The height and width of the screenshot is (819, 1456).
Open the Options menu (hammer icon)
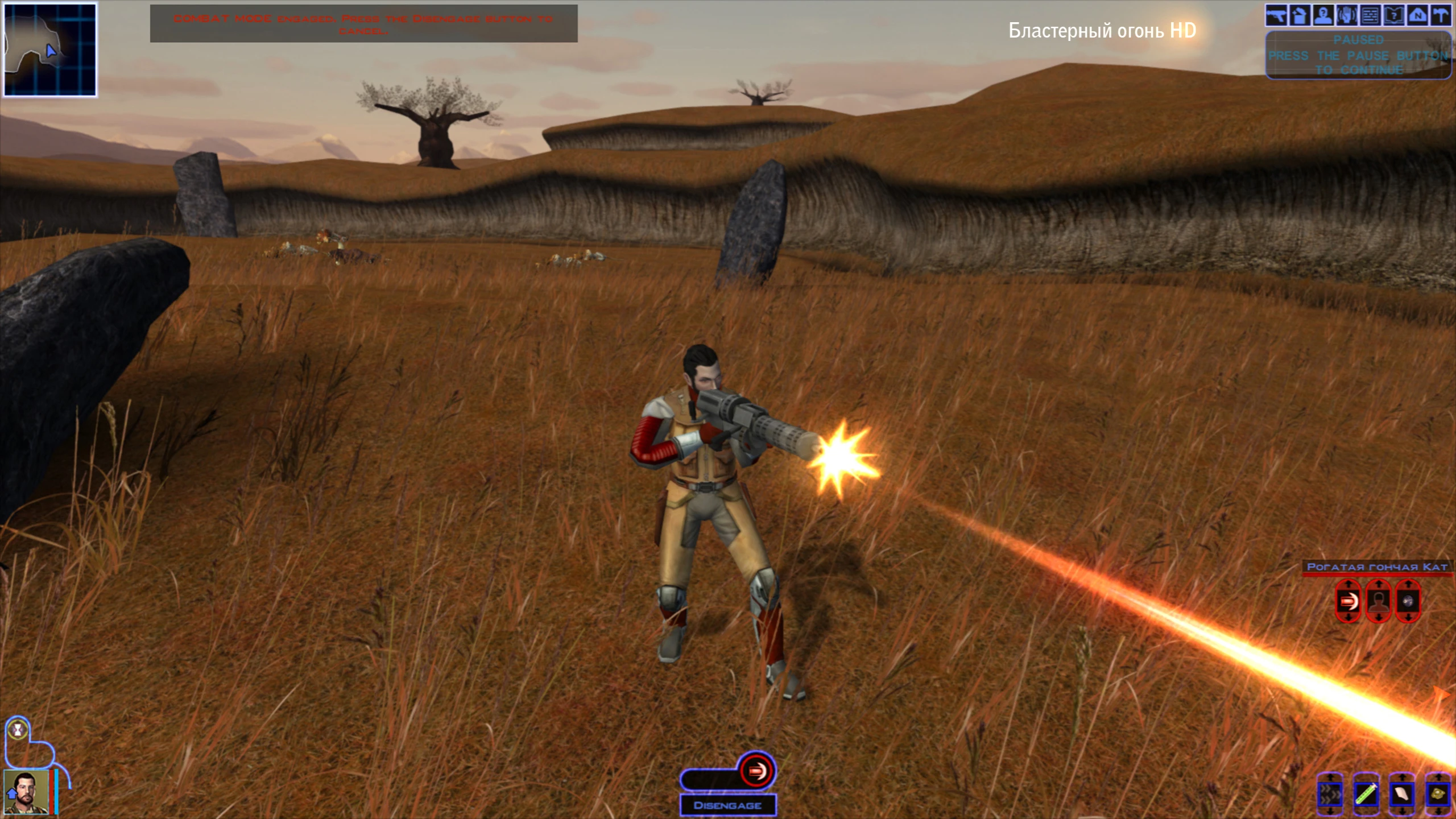pos(1441,15)
